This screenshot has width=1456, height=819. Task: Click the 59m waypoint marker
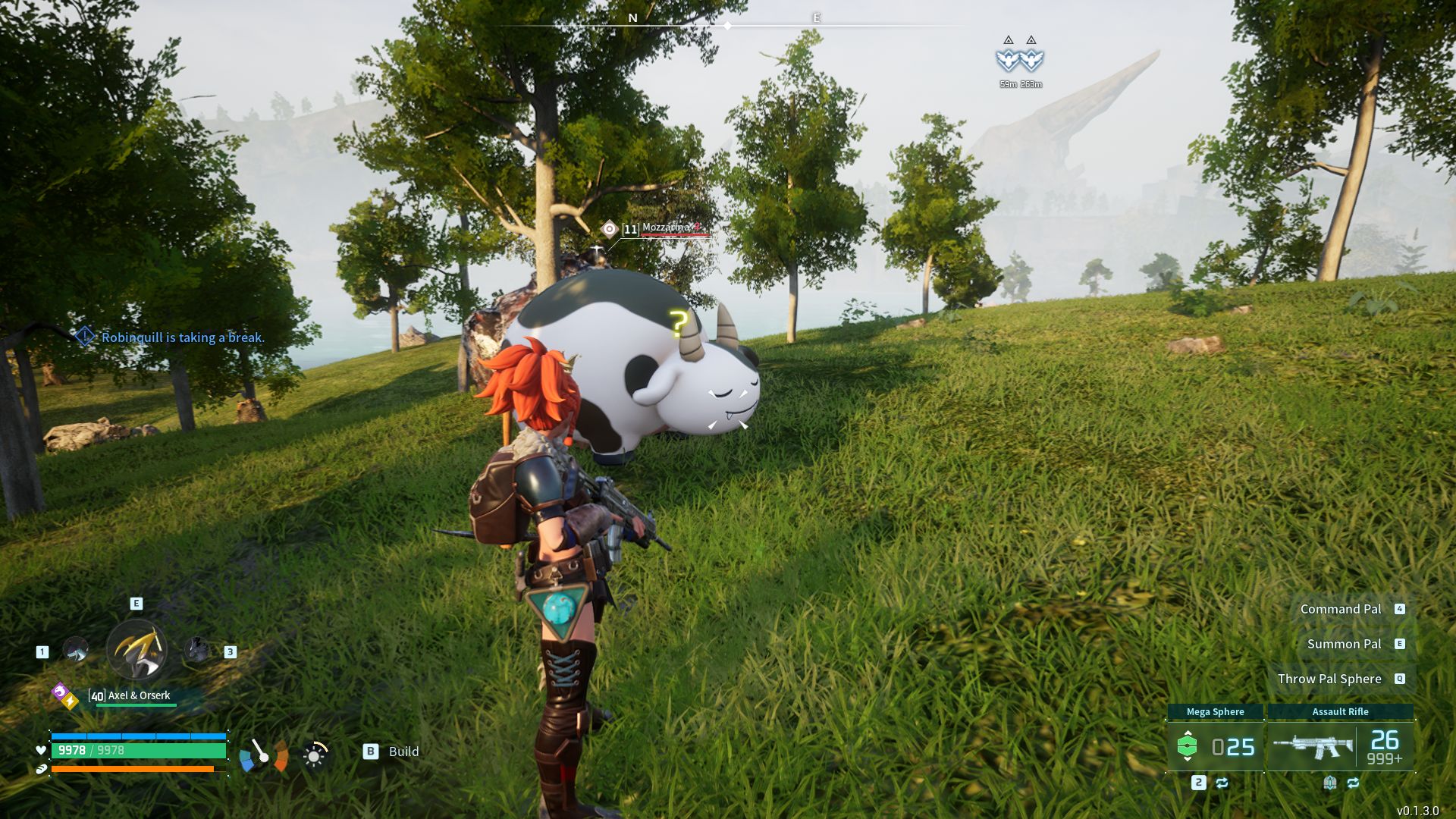coord(1008,59)
